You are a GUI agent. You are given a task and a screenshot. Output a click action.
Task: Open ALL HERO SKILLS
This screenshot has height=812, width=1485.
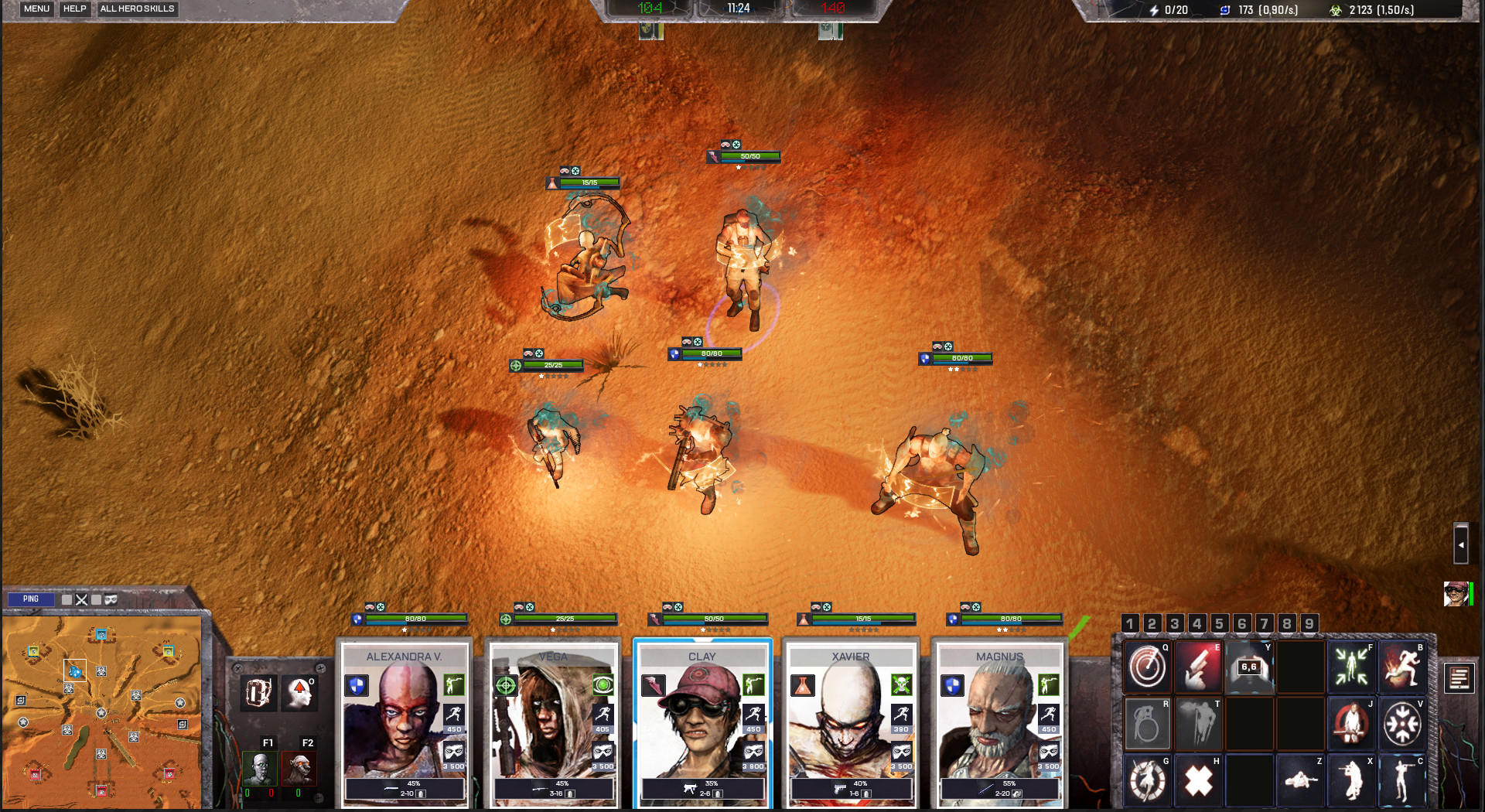[138, 9]
